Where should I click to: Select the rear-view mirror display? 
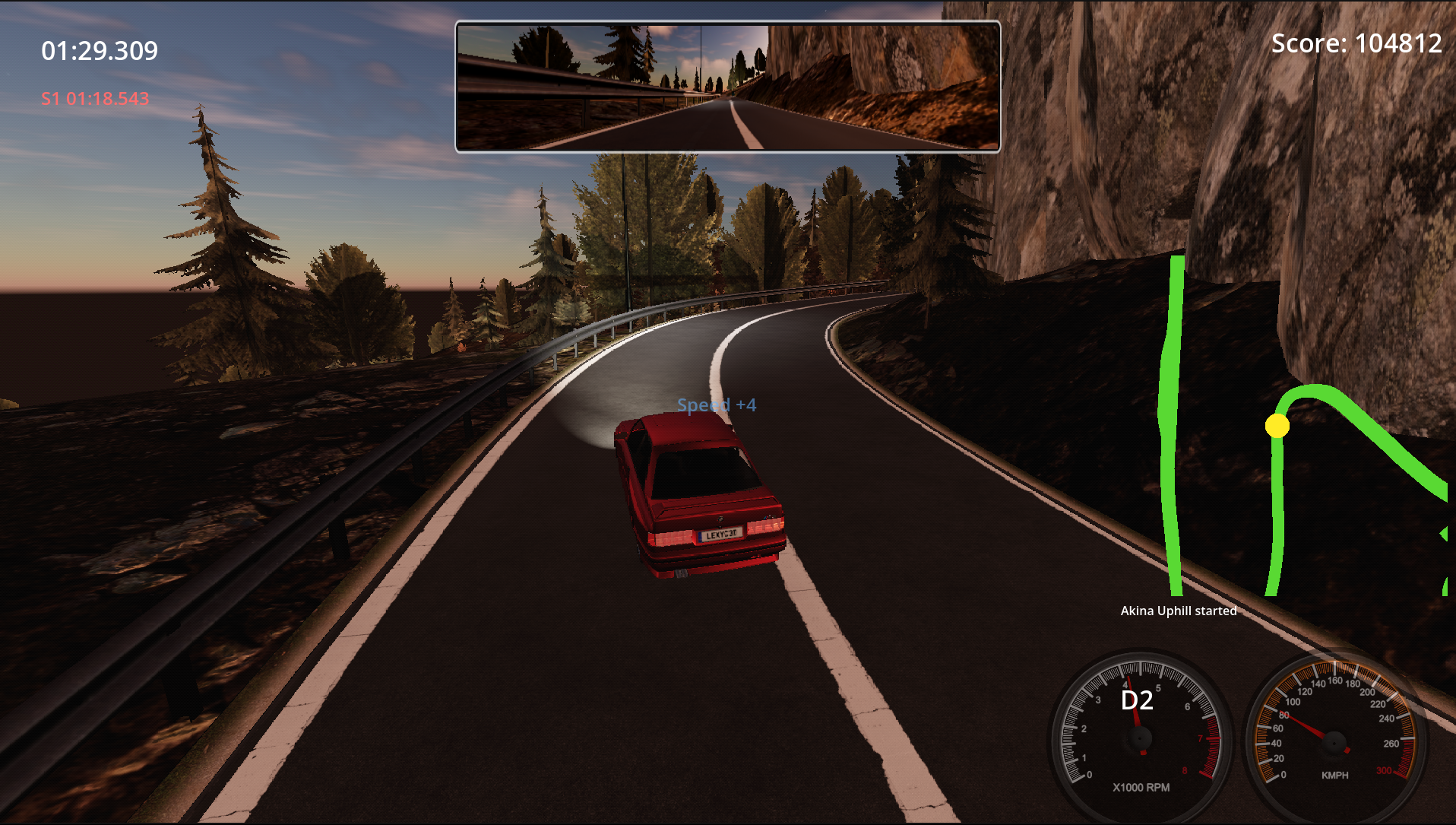[727, 87]
